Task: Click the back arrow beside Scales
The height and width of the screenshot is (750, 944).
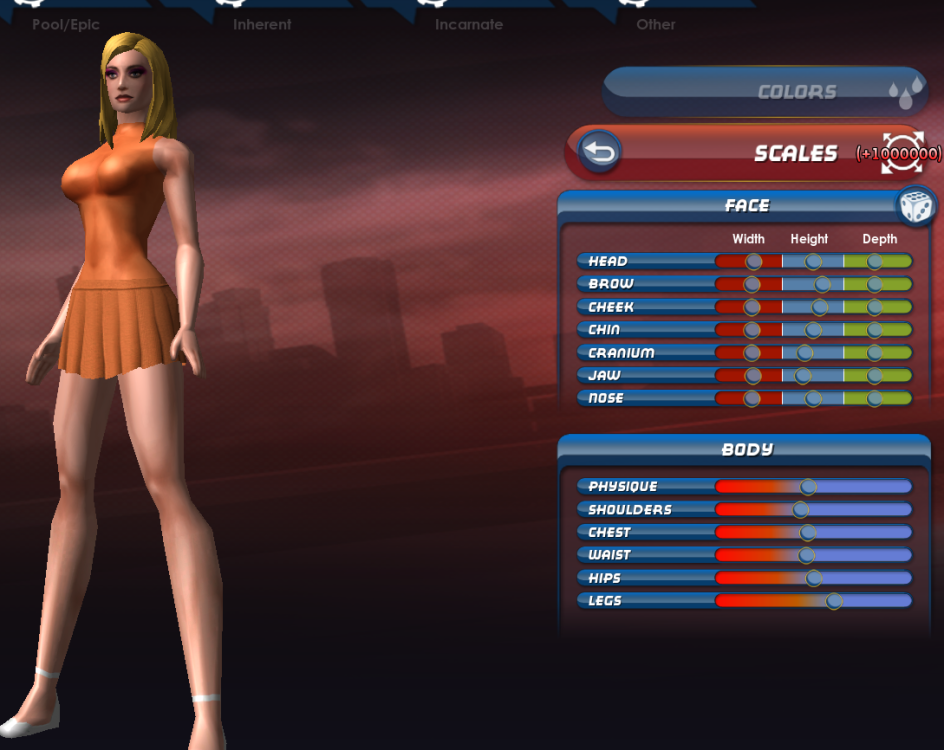Action: (x=600, y=152)
